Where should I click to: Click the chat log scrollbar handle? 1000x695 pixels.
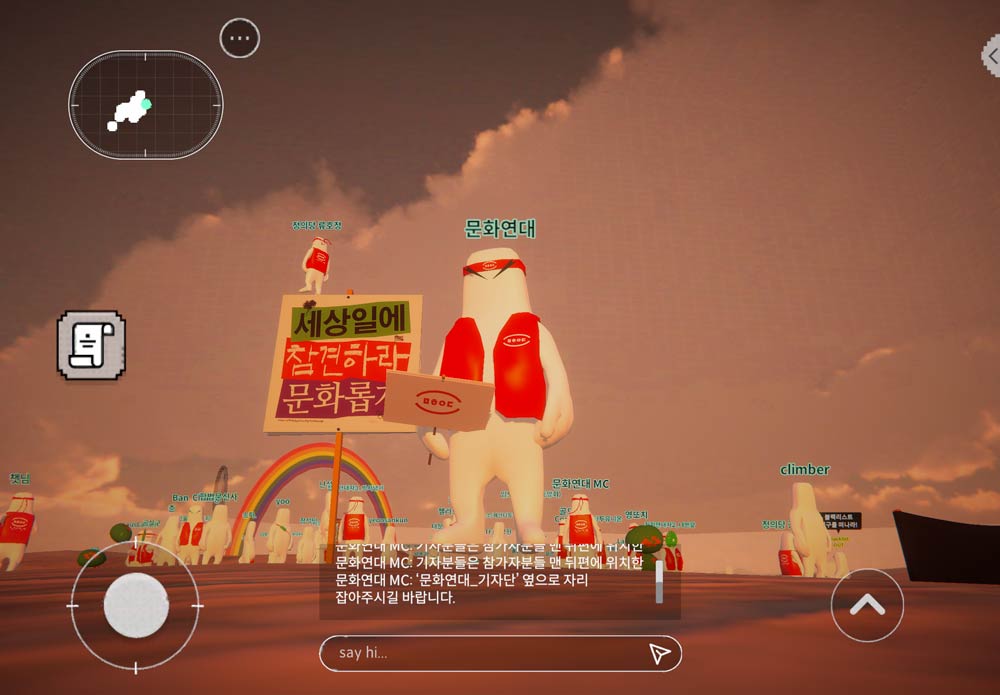click(659, 582)
